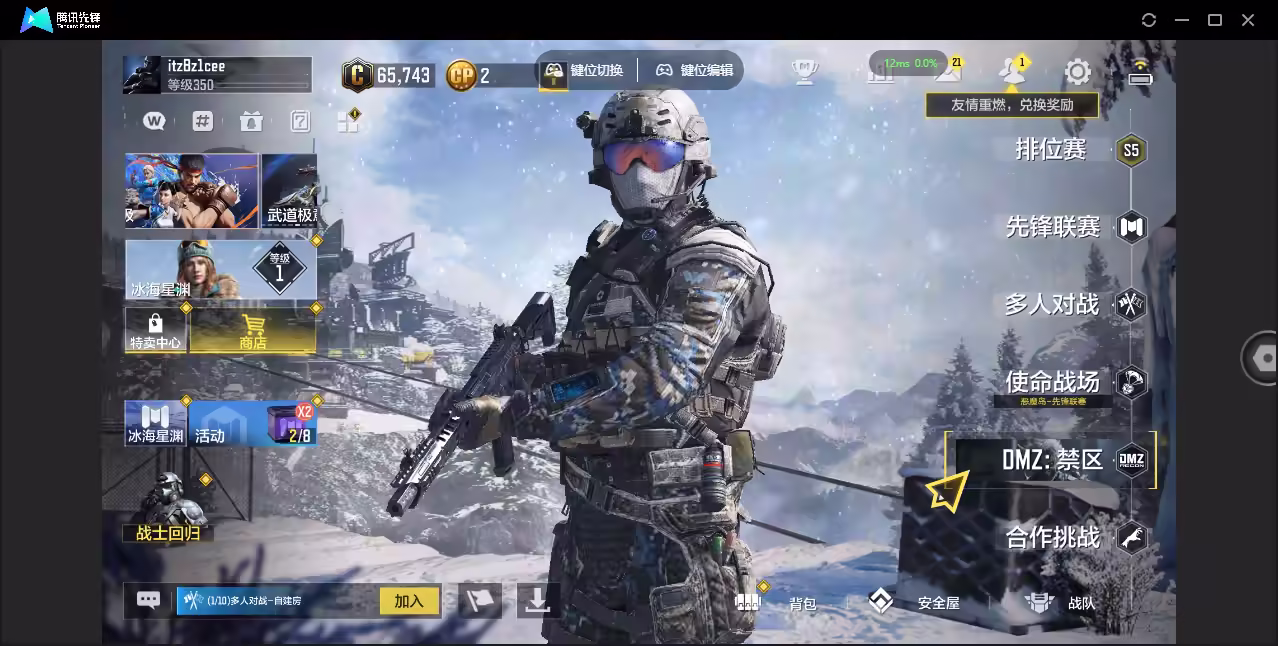Open the 使命战场 battle royale mode
The image size is (1278, 646).
point(1052,381)
